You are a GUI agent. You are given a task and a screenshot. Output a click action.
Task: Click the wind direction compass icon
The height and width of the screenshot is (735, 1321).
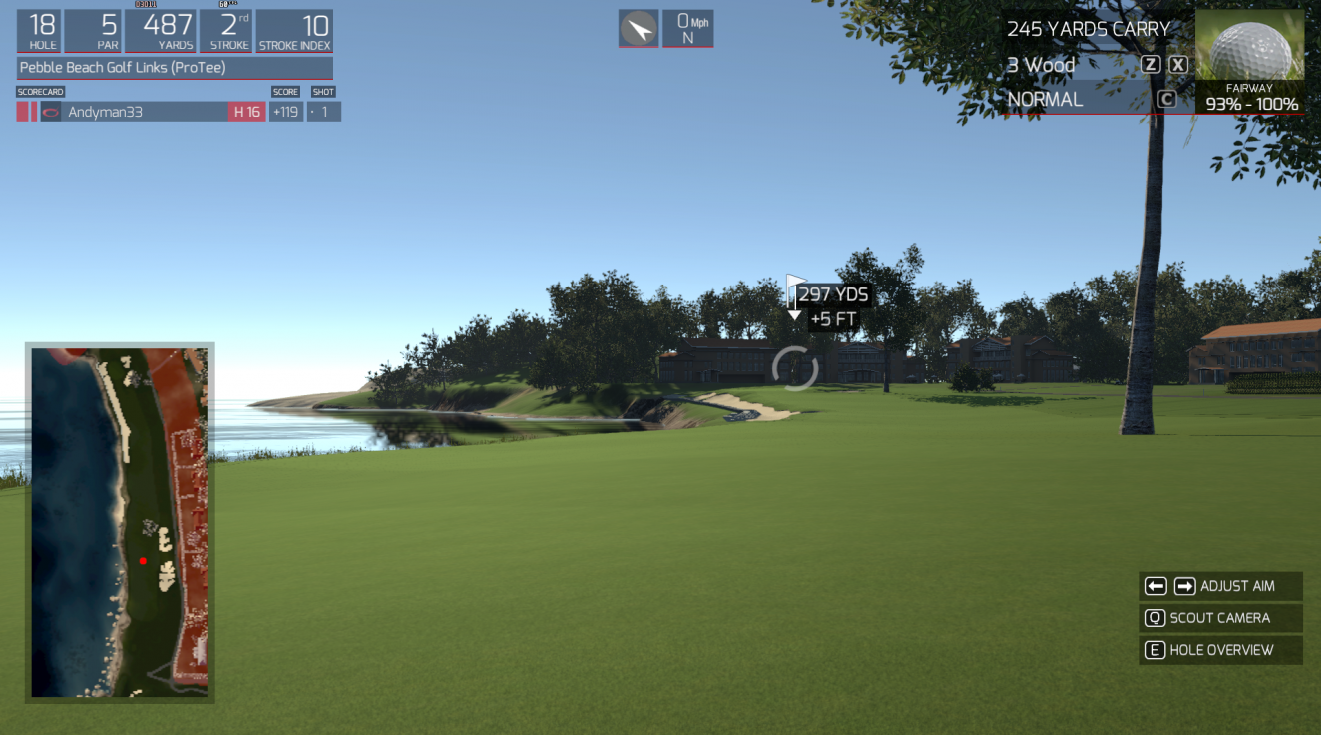pyautogui.click(x=638, y=29)
